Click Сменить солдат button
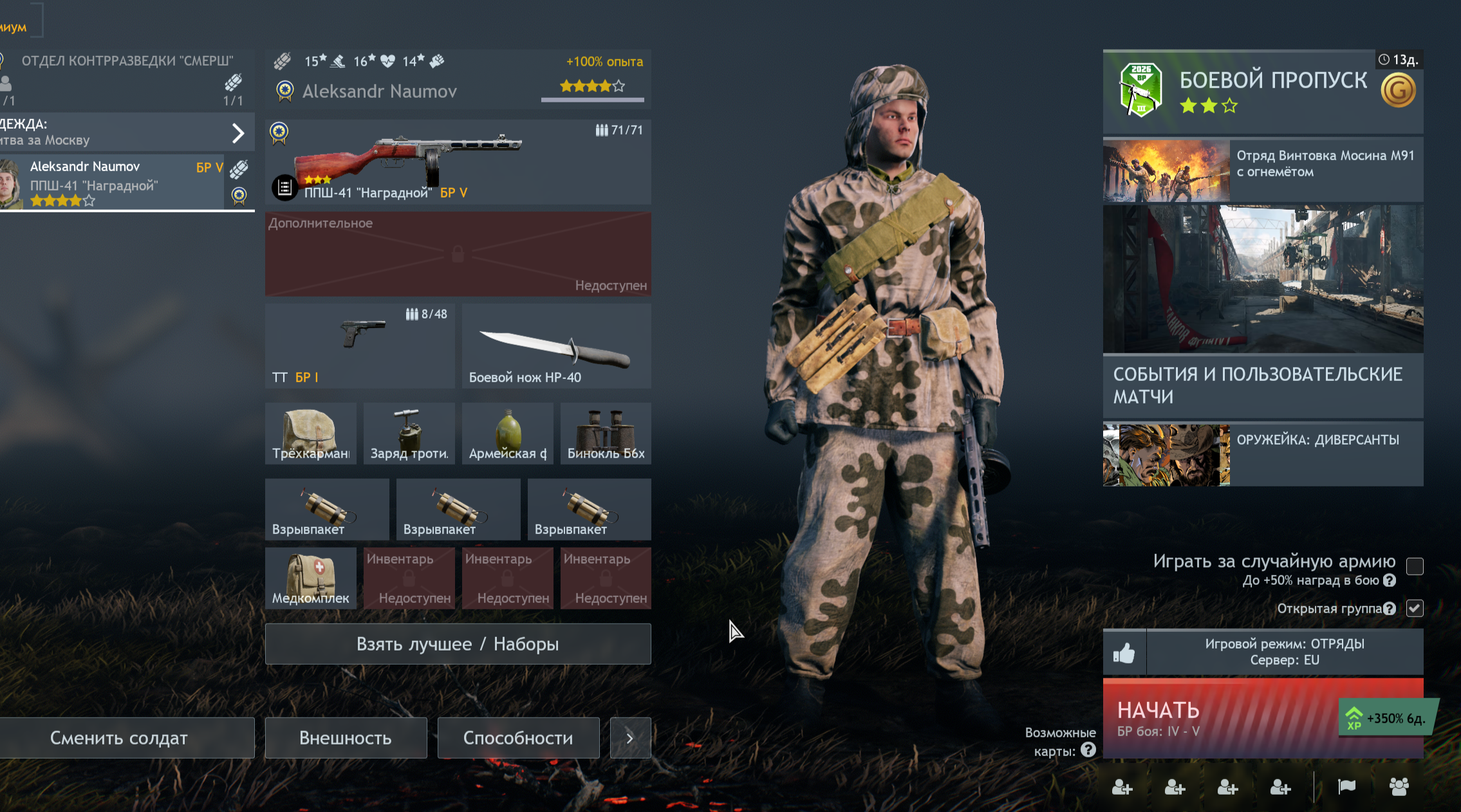The width and height of the screenshot is (1461, 812). coord(120,737)
